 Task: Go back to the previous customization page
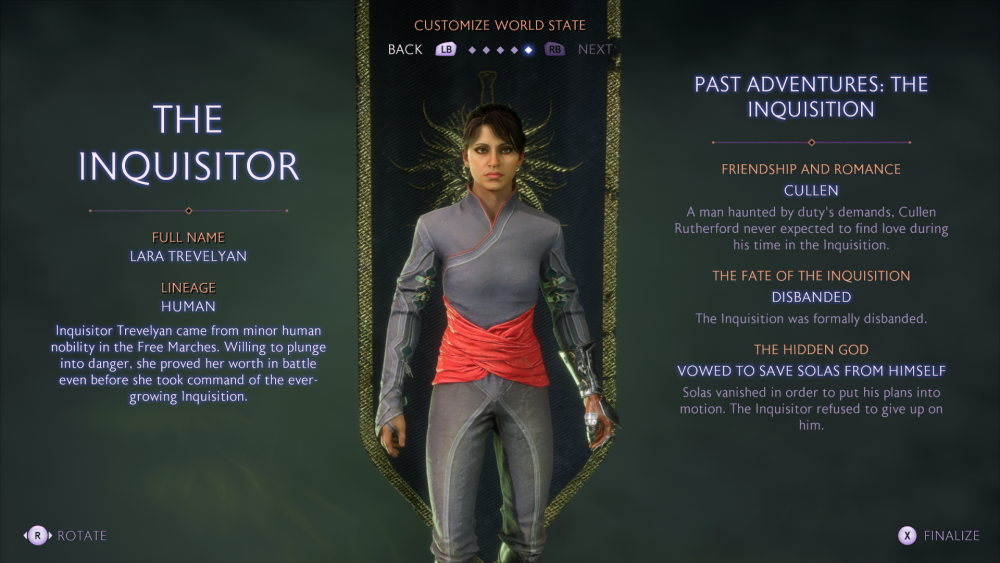pyautogui.click(x=406, y=49)
